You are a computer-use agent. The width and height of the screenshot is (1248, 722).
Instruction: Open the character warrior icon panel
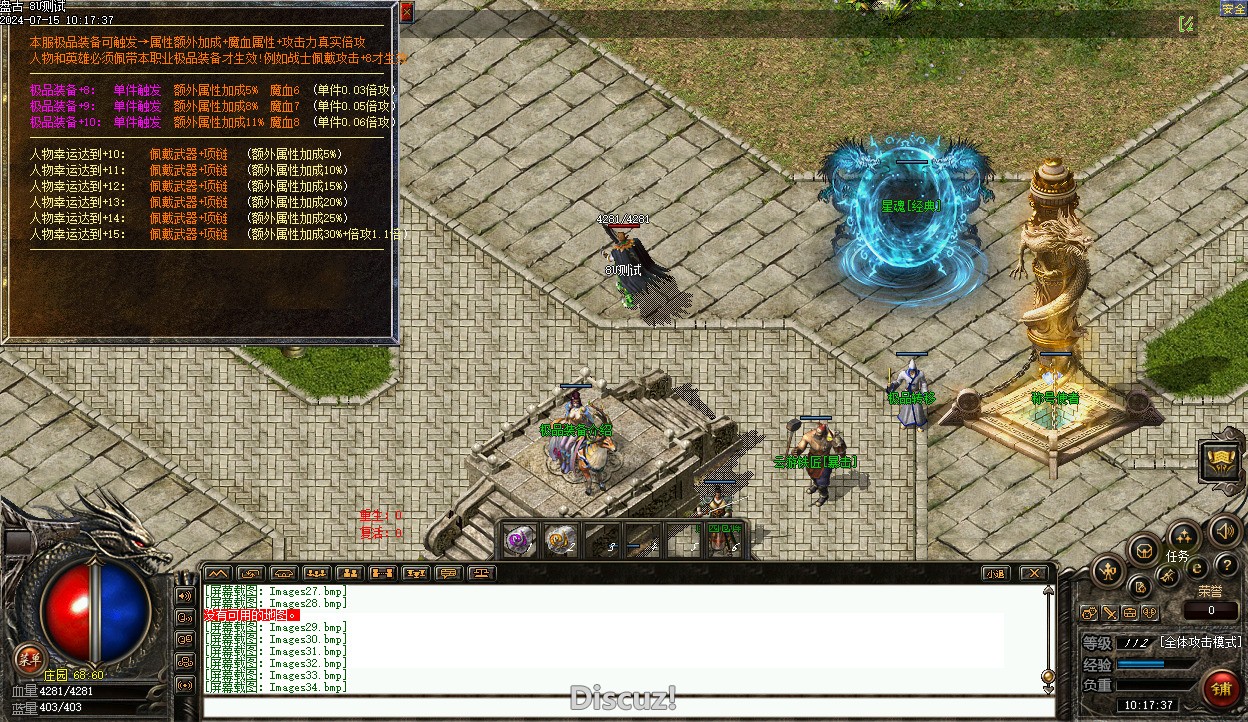pos(1109,572)
